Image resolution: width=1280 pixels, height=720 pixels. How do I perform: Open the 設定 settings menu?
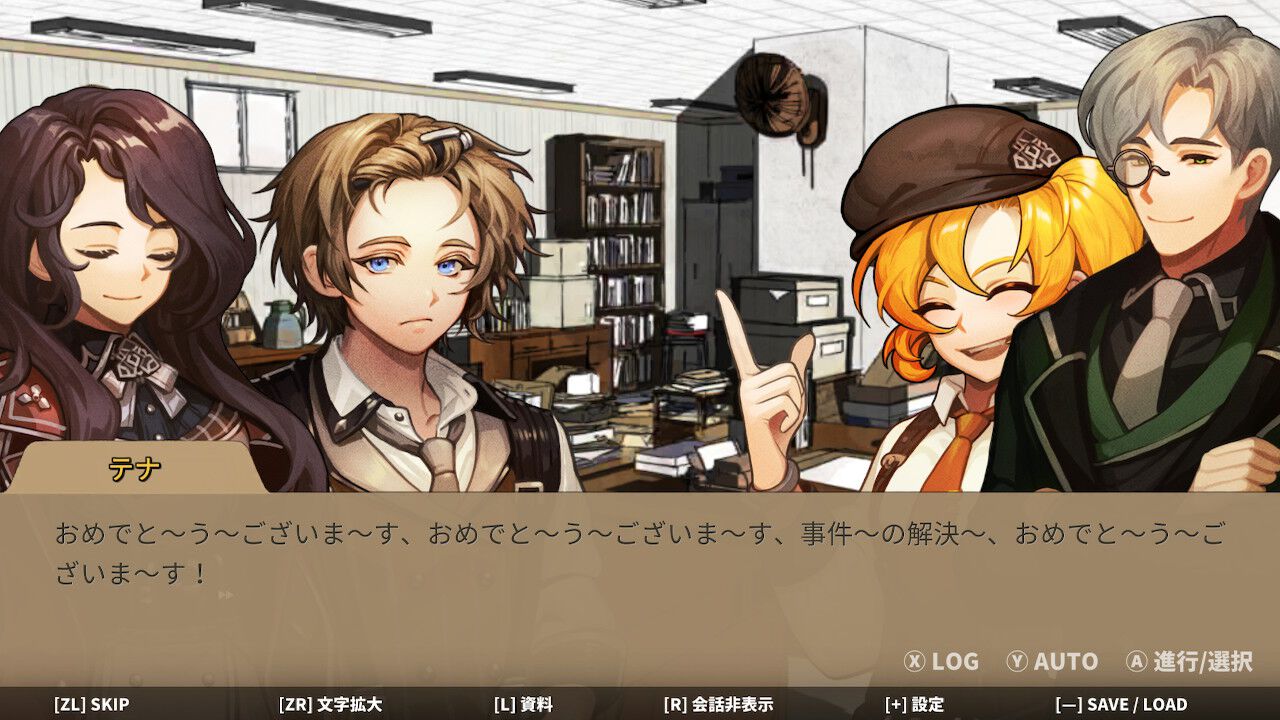[x=914, y=704]
